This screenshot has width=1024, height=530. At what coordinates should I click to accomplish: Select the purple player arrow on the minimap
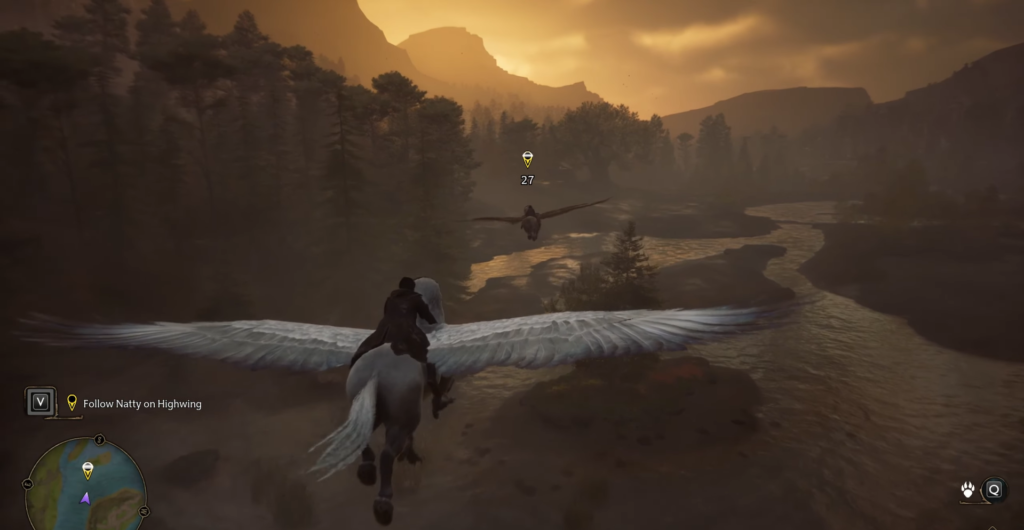[86, 497]
